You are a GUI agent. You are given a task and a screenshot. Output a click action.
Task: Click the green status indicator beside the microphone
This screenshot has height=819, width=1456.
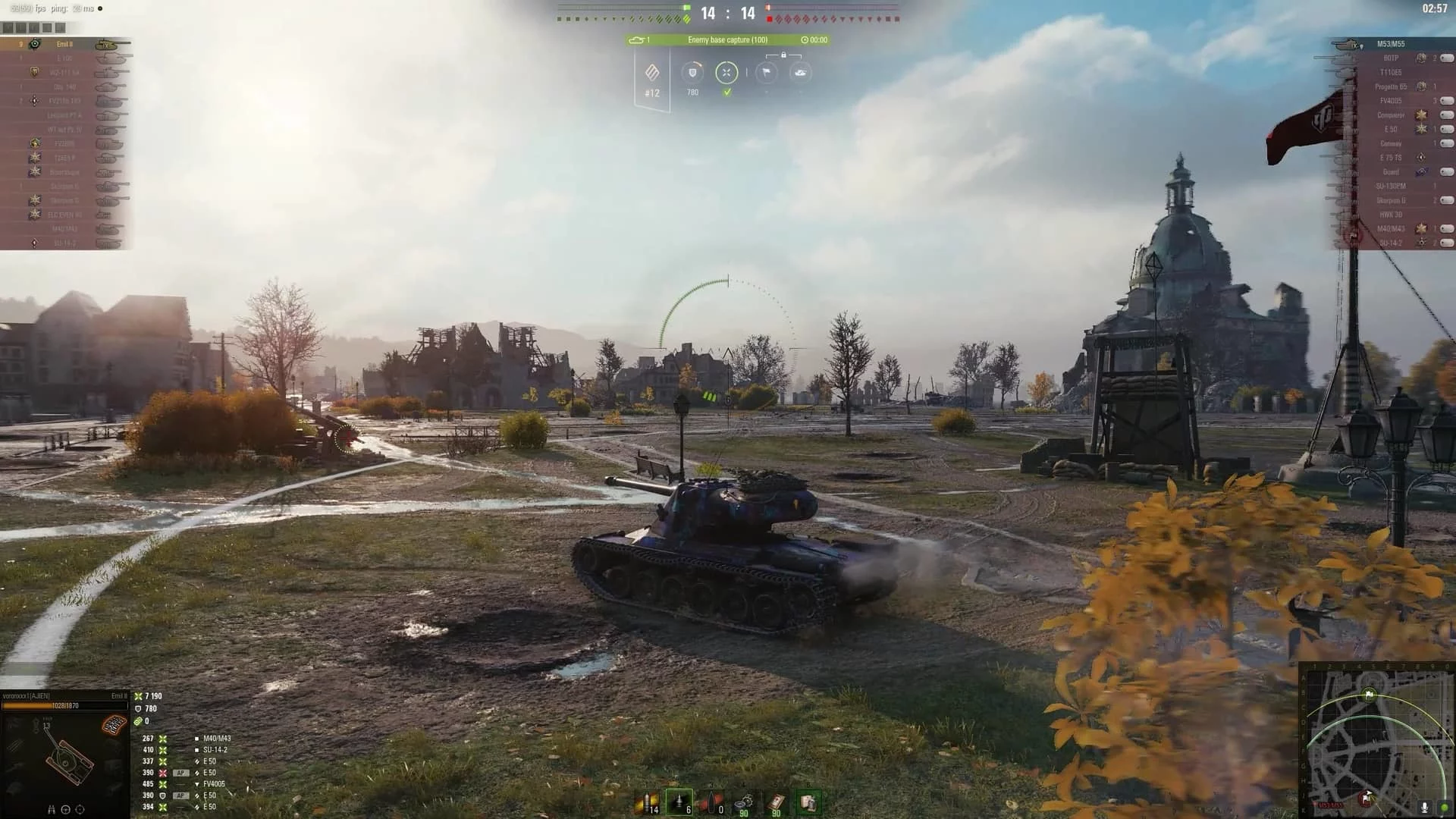[1444, 808]
